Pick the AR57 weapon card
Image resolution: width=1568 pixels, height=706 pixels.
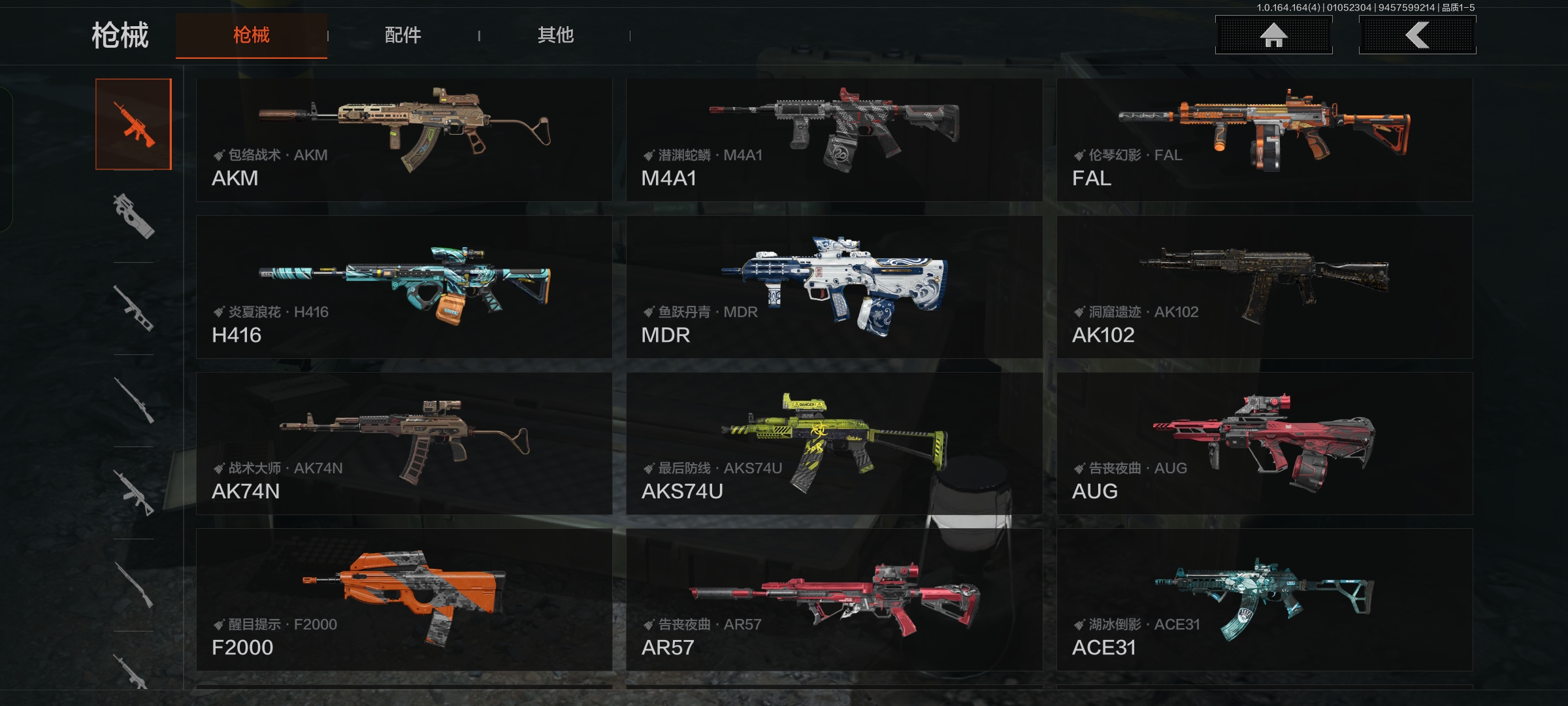(x=834, y=599)
